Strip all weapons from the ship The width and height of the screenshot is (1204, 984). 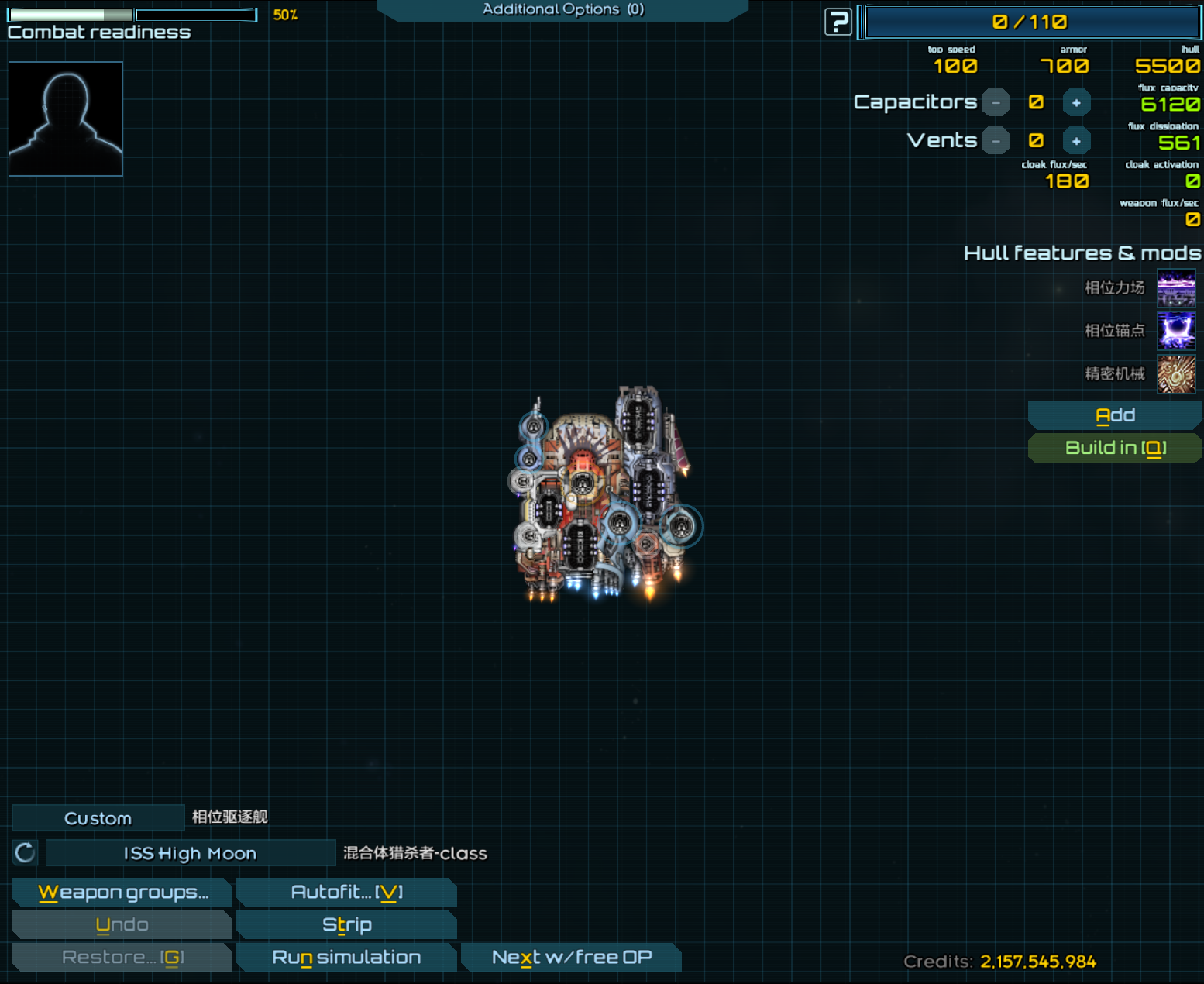[x=346, y=925]
